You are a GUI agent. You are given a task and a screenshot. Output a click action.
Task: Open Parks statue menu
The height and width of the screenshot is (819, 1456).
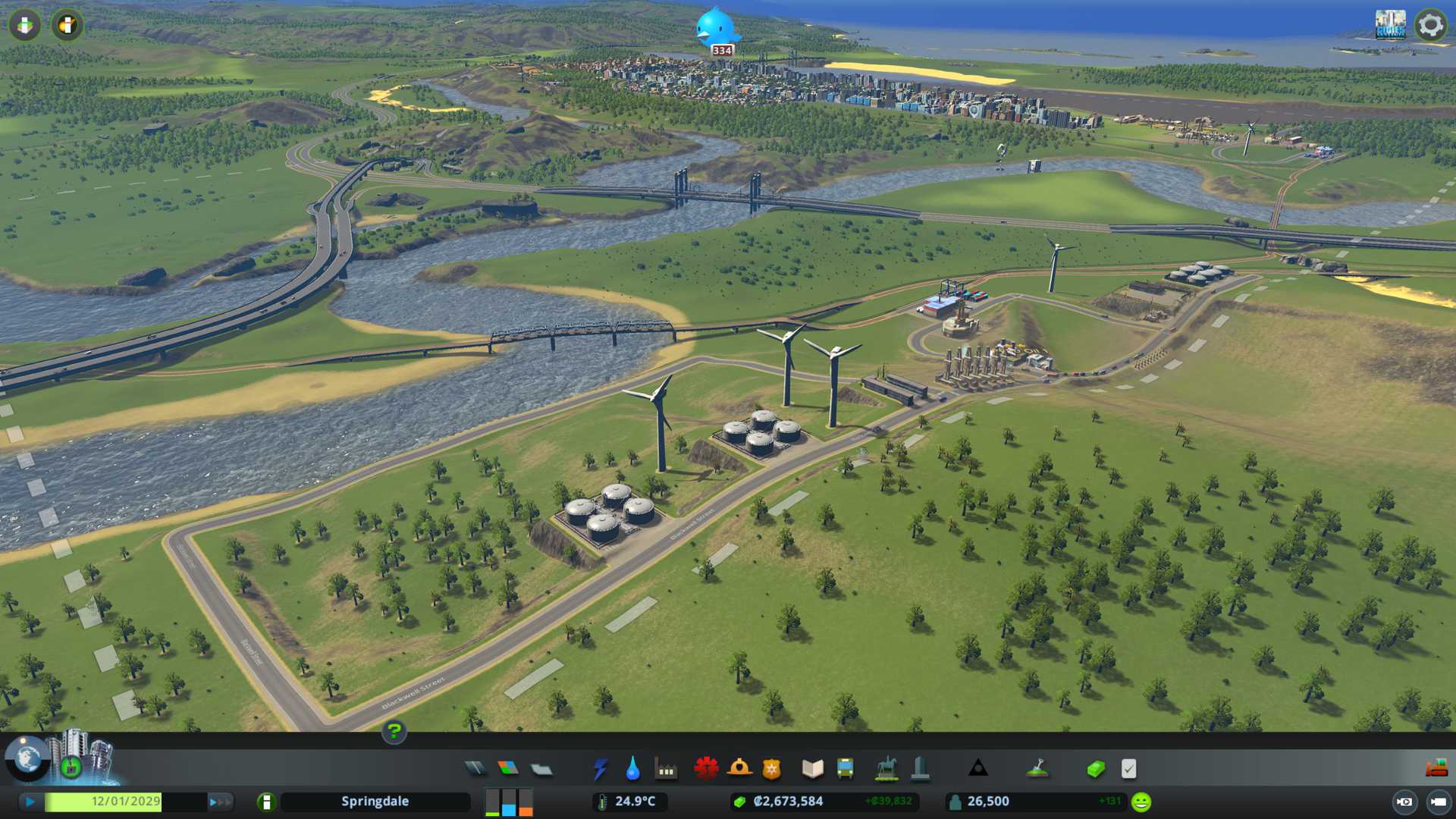click(886, 769)
